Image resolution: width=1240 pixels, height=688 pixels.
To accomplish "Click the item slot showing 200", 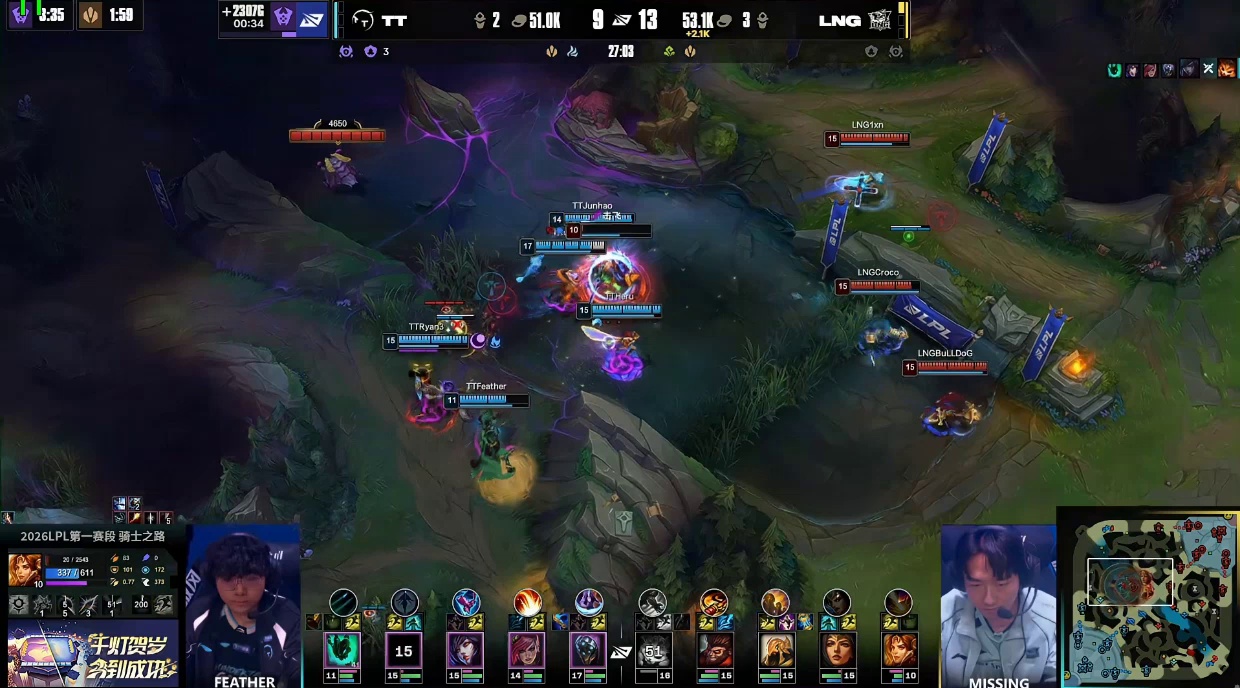I will click(x=140, y=604).
